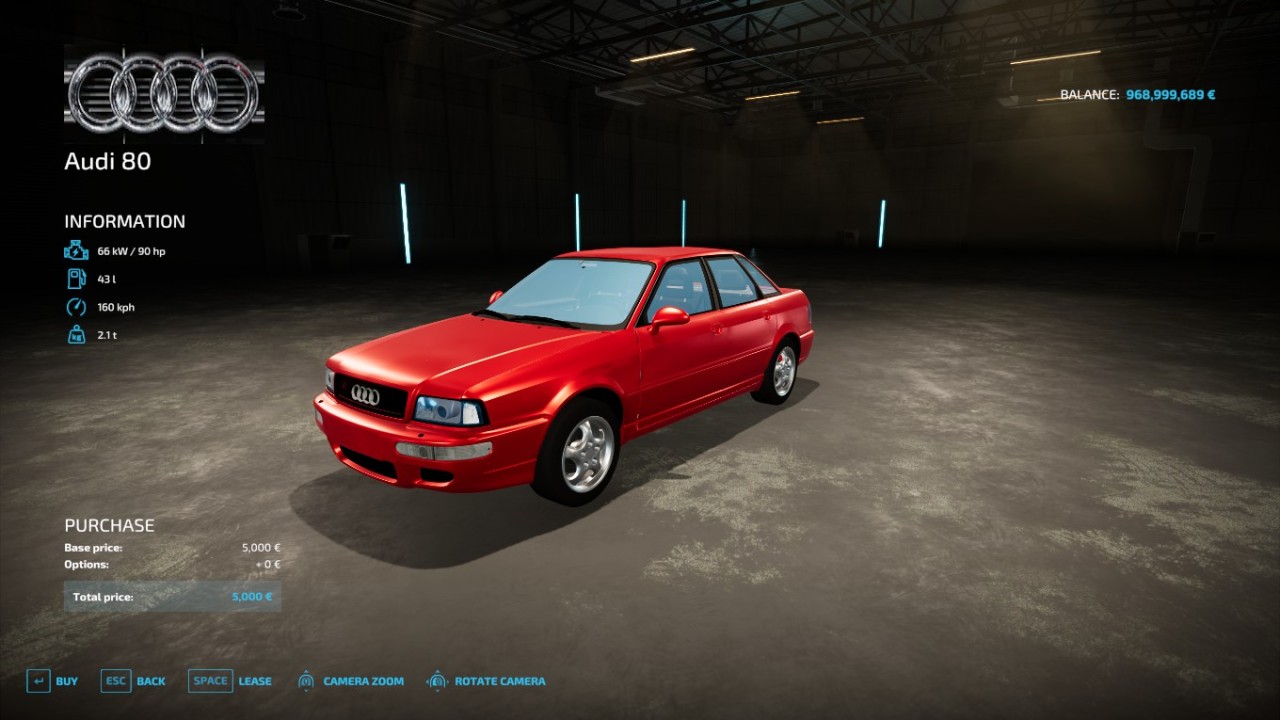The width and height of the screenshot is (1280, 720).
Task: Lease the Audi 80
Action: [x=254, y=680]
